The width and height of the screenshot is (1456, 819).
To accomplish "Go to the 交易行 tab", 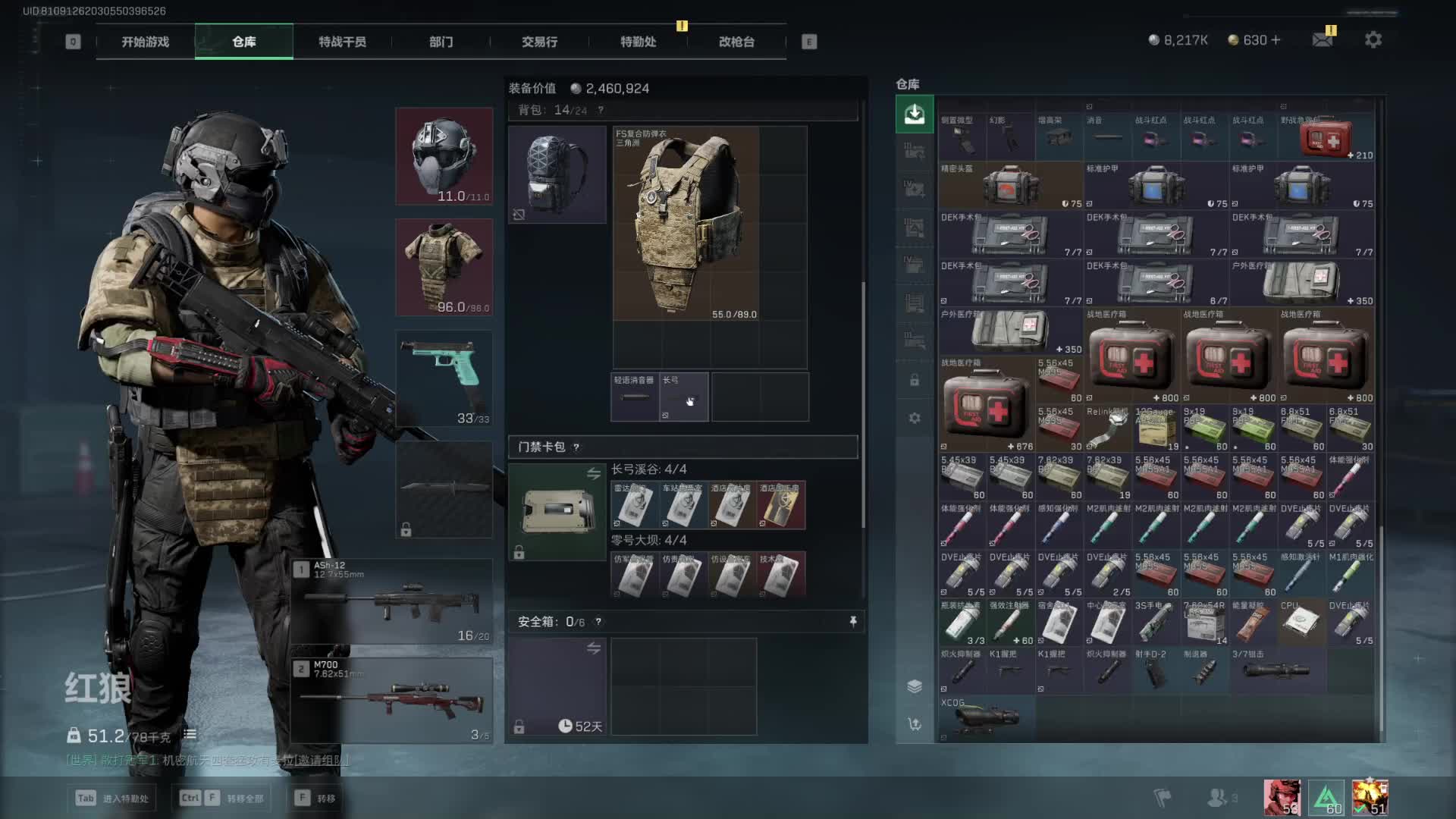I will [539, 42].
